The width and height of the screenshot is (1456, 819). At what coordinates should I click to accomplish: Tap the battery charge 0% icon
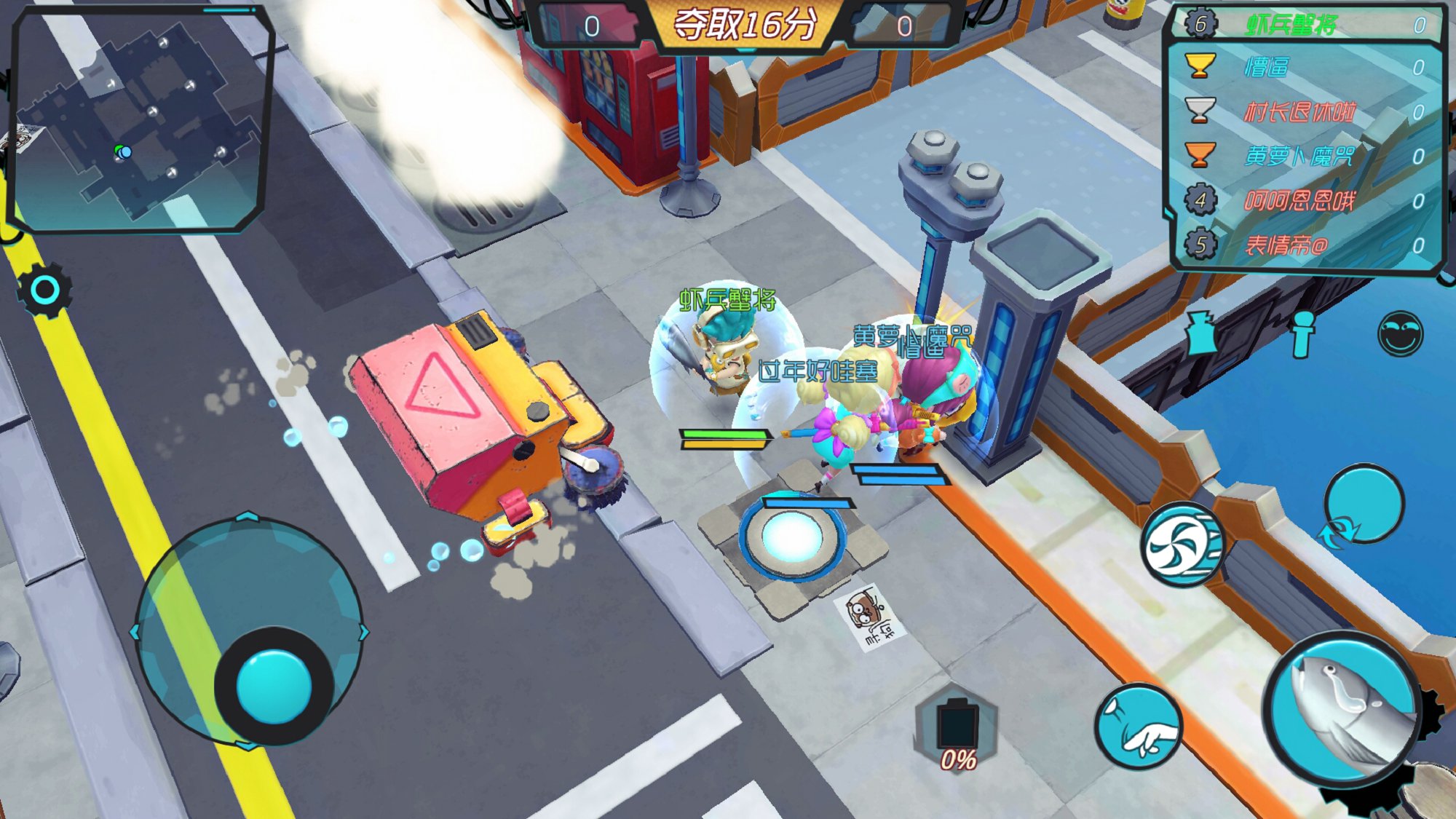tap(957, 729)
